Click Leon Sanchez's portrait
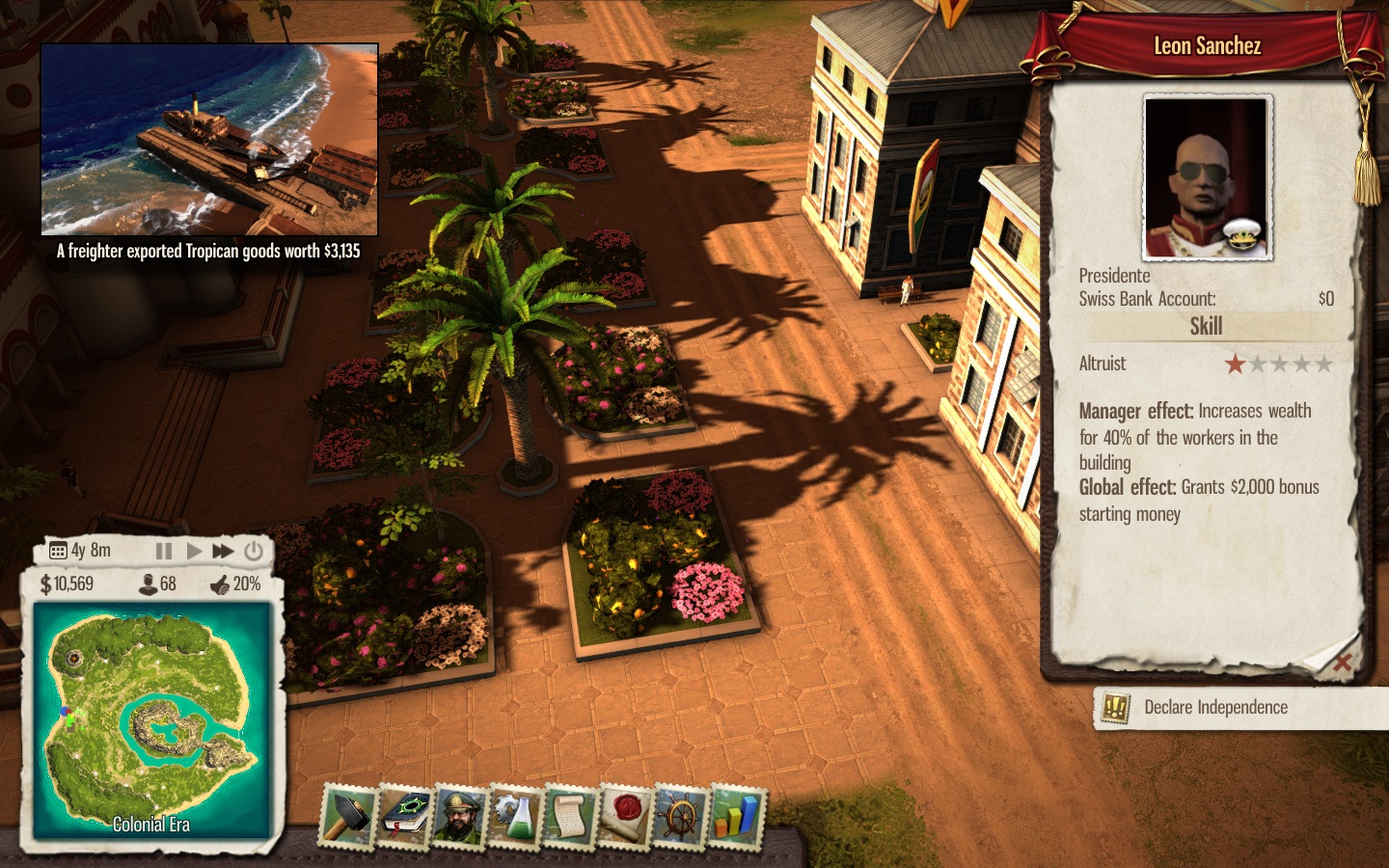This screenshot has height=868, width=1389. [x=1207, y=178]
